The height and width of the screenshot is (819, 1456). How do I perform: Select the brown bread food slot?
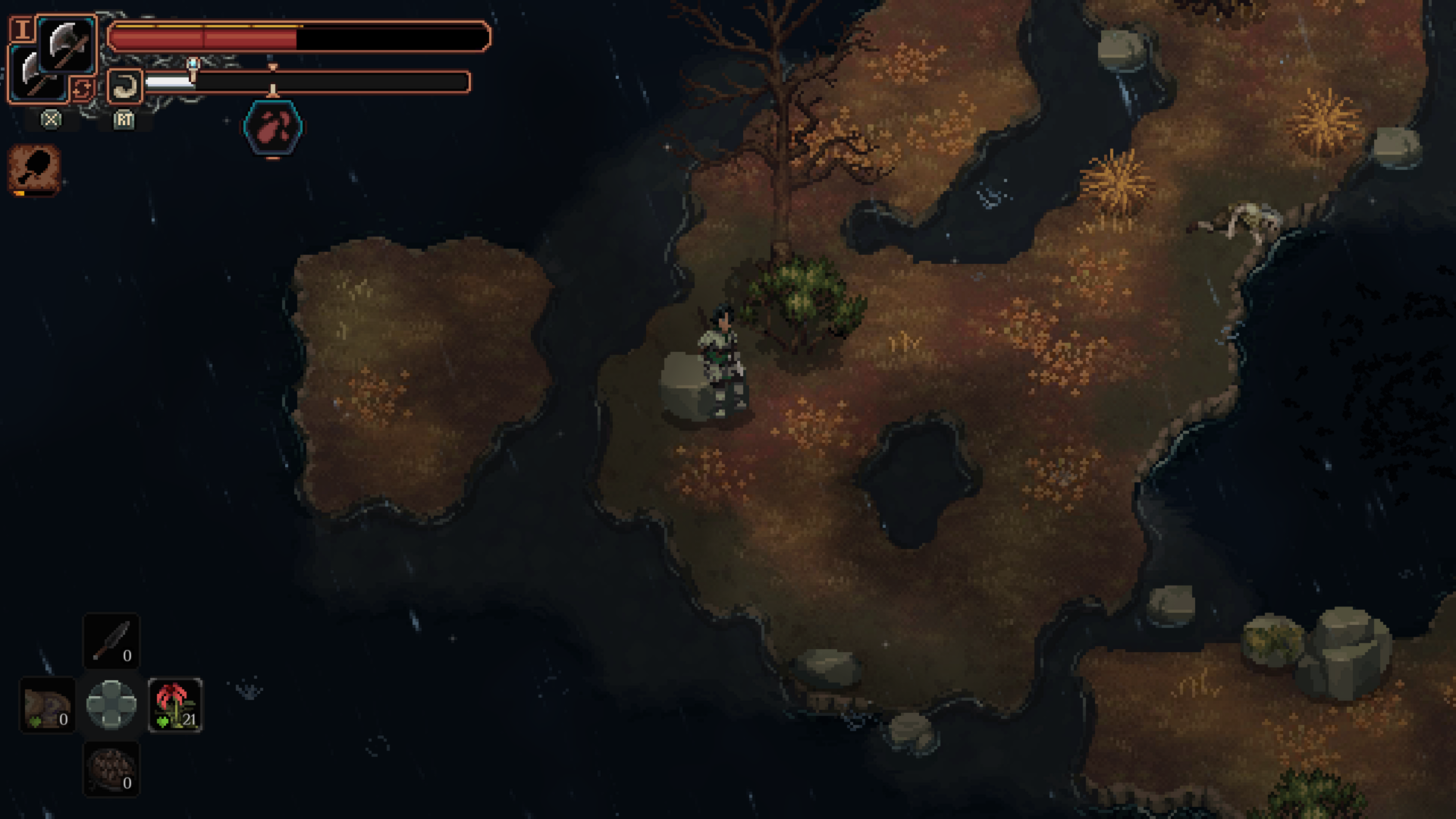pos(47,705)
